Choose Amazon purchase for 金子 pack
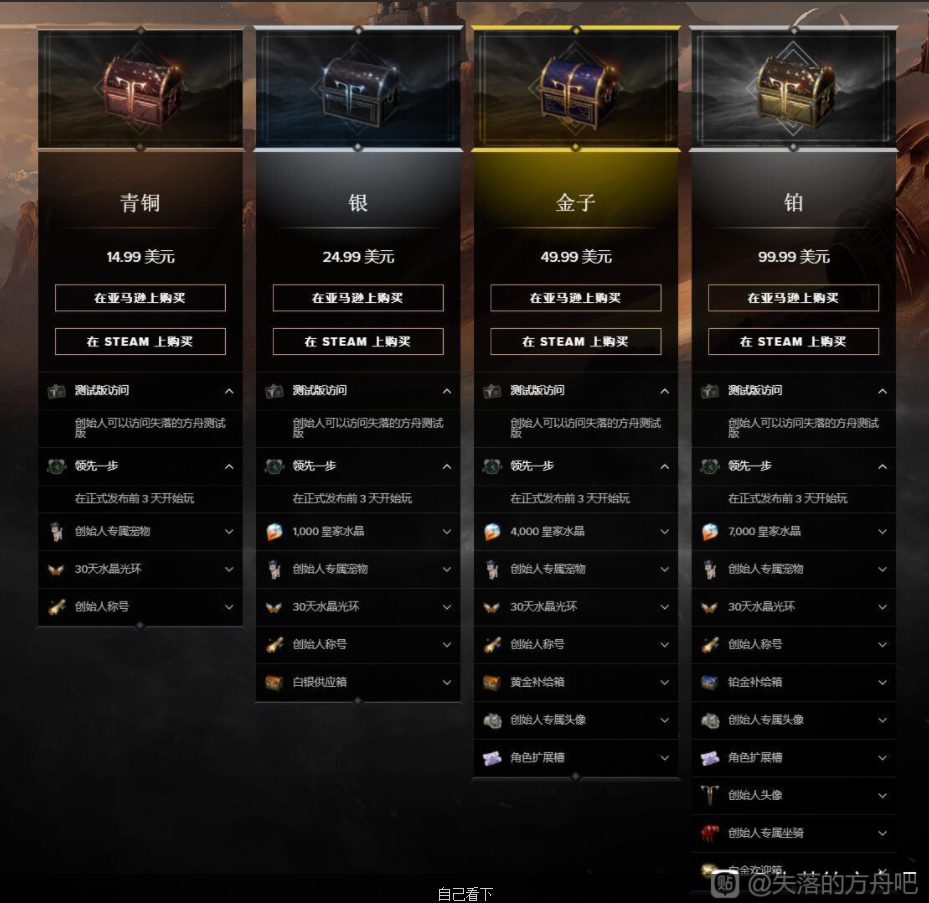The height and width of the screenshot is (903, 929). pos(575,298)
